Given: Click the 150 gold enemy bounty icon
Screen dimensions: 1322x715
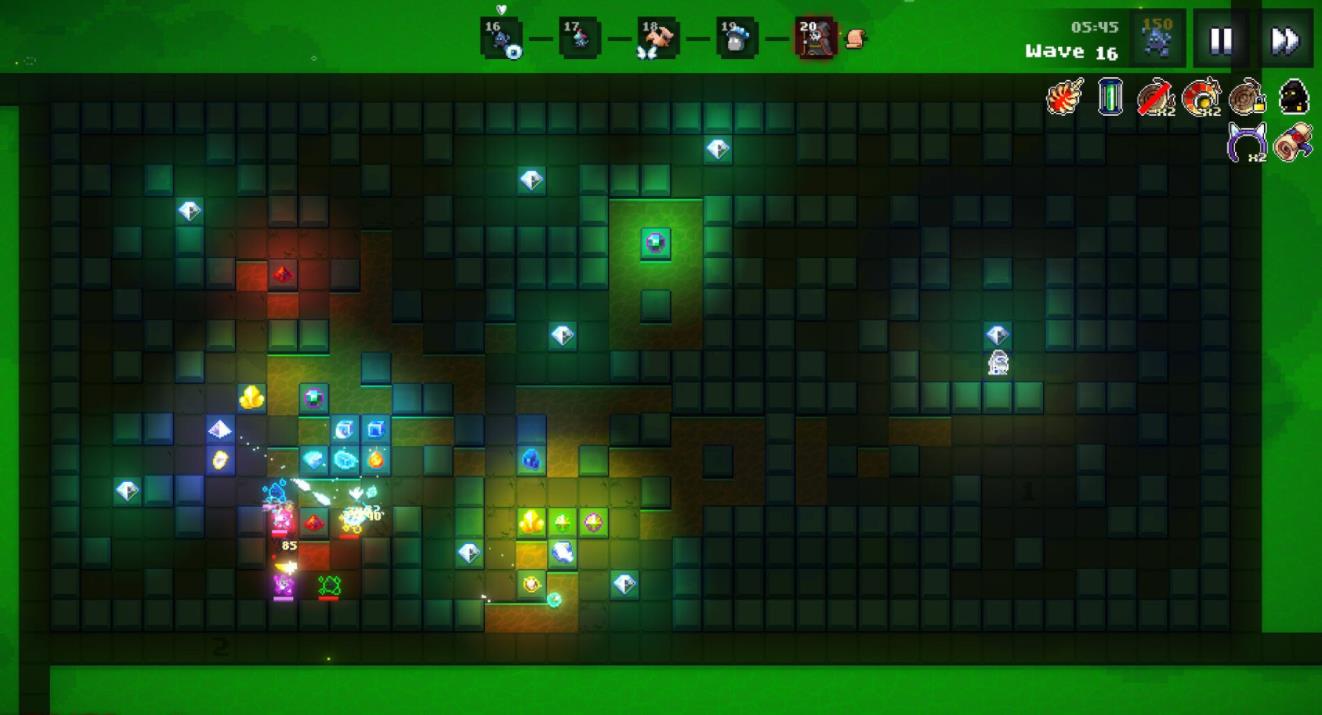Looking at the screenshot, I should click(1158, 38).
